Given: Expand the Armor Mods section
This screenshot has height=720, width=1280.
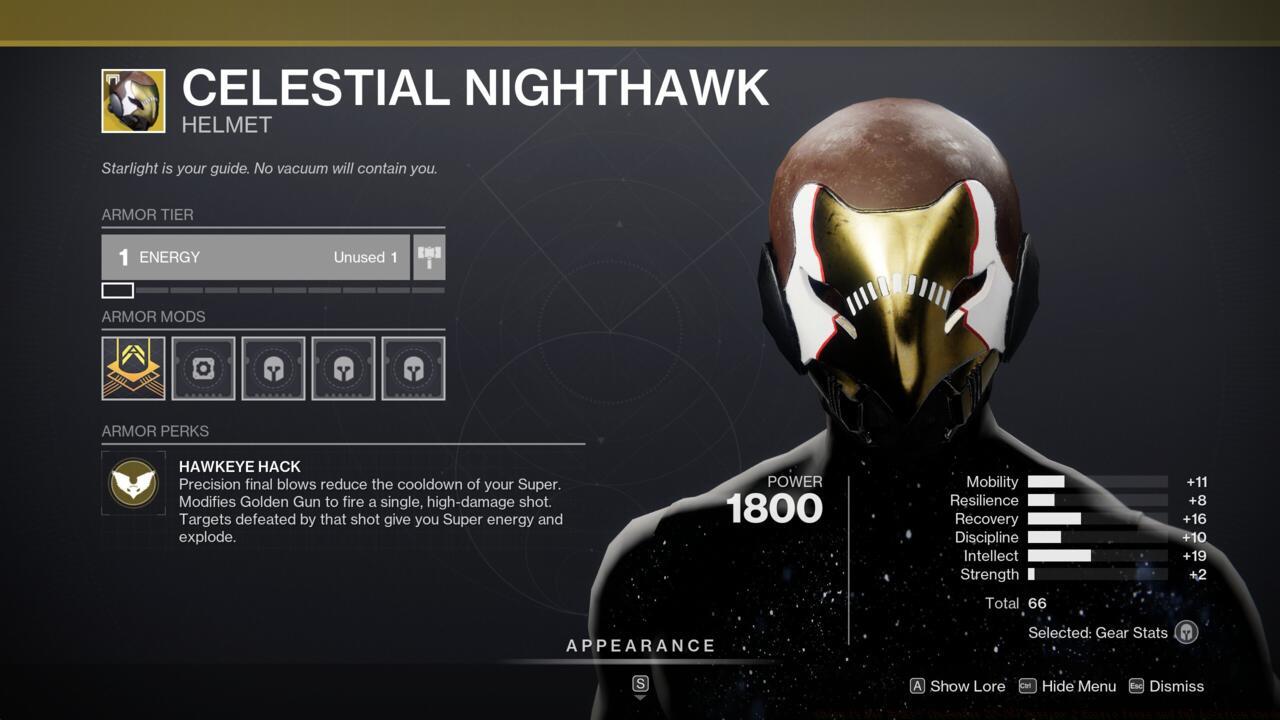Looking at the screenshot, I should 152,316.
